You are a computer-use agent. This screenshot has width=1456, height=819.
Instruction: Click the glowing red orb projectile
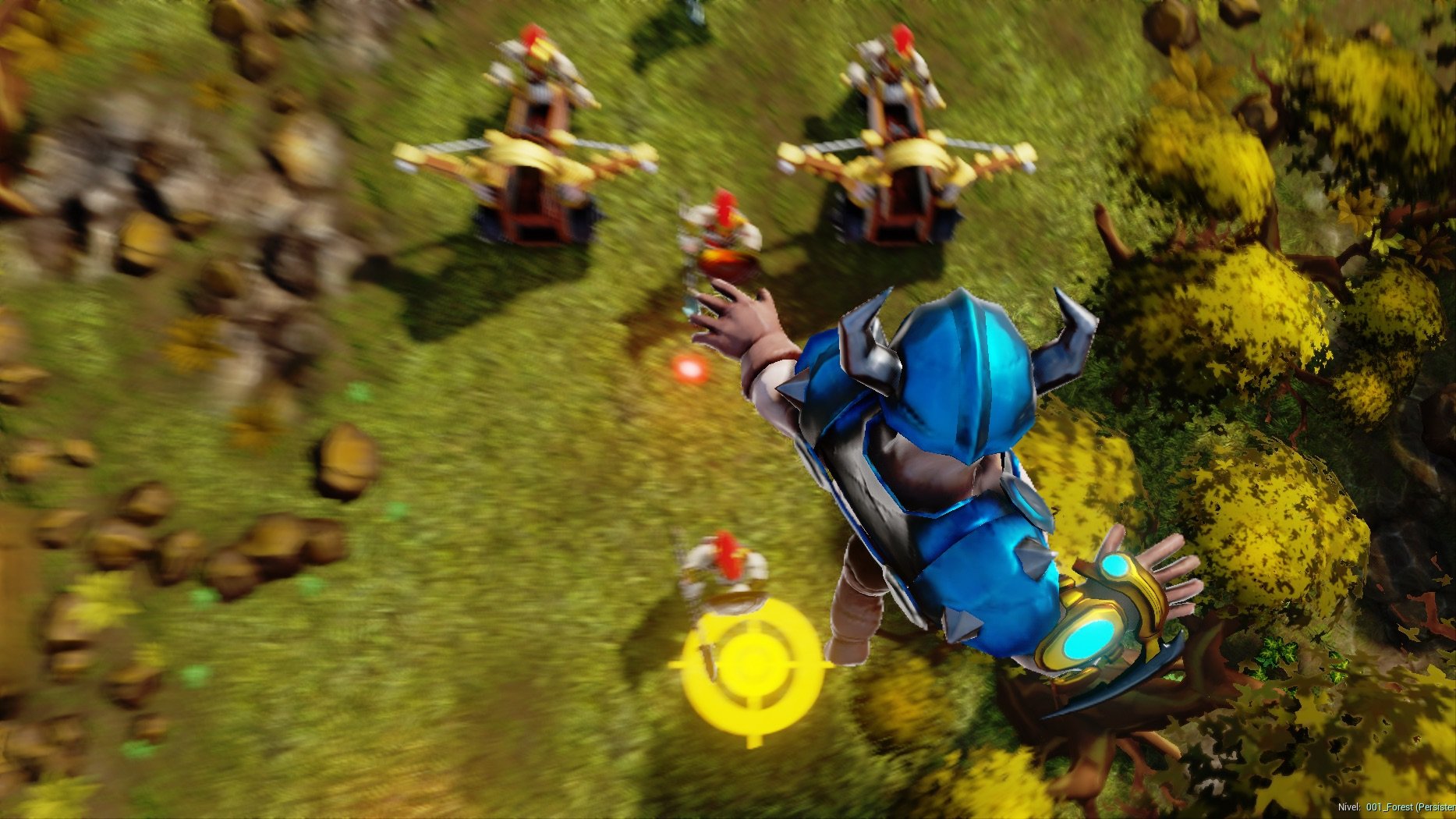pyautogui.click(x=689, y=369)
